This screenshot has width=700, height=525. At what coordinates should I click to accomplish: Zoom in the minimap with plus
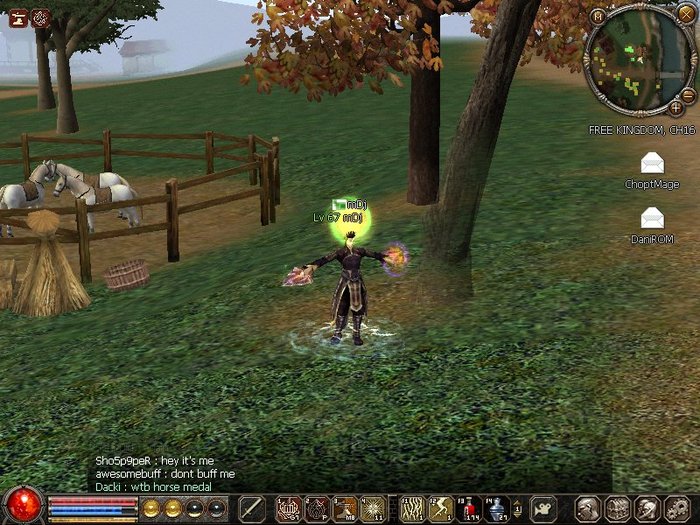coord(676,106)
